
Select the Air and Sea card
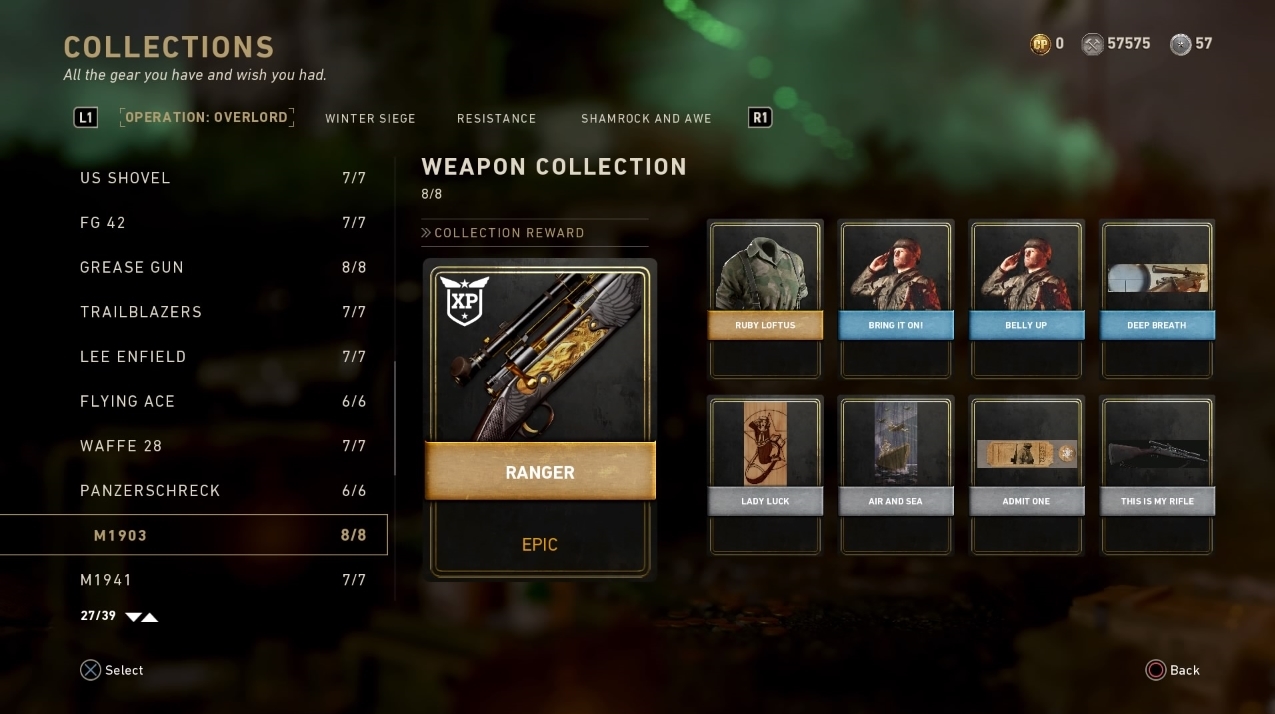(x=896, y=475)
